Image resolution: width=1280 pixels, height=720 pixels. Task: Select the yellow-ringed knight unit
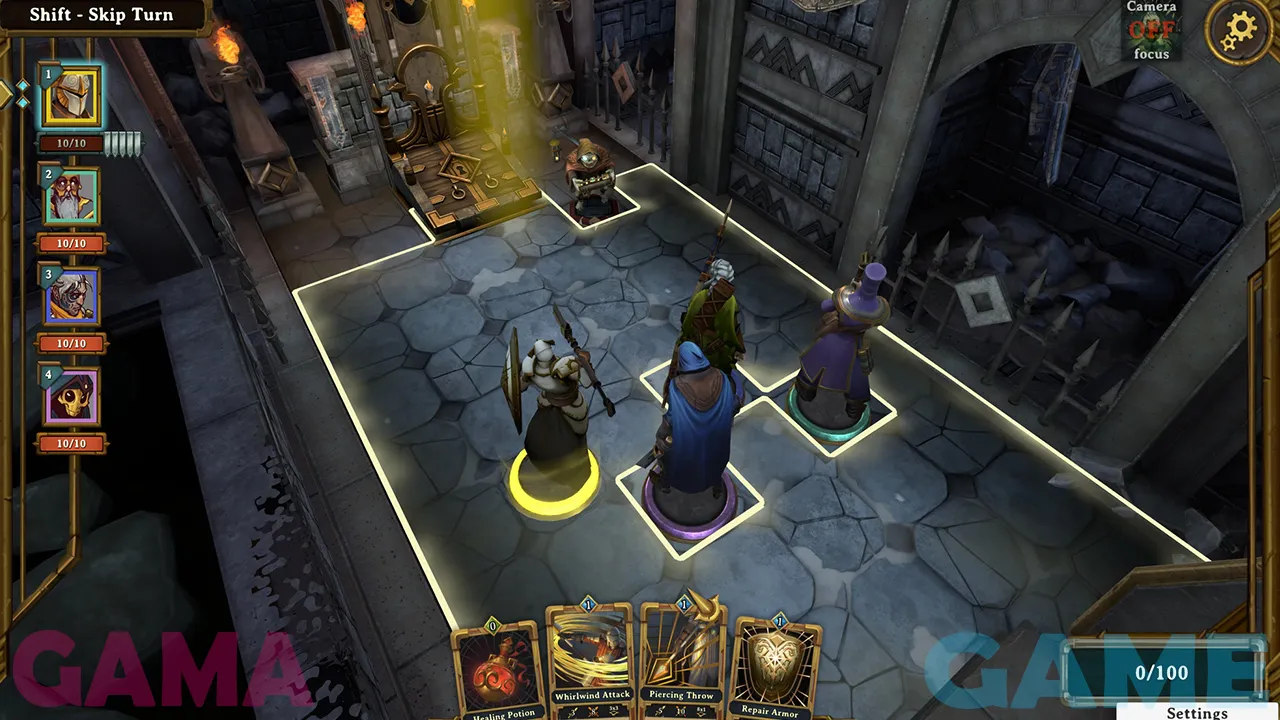(x=553, y=420)
